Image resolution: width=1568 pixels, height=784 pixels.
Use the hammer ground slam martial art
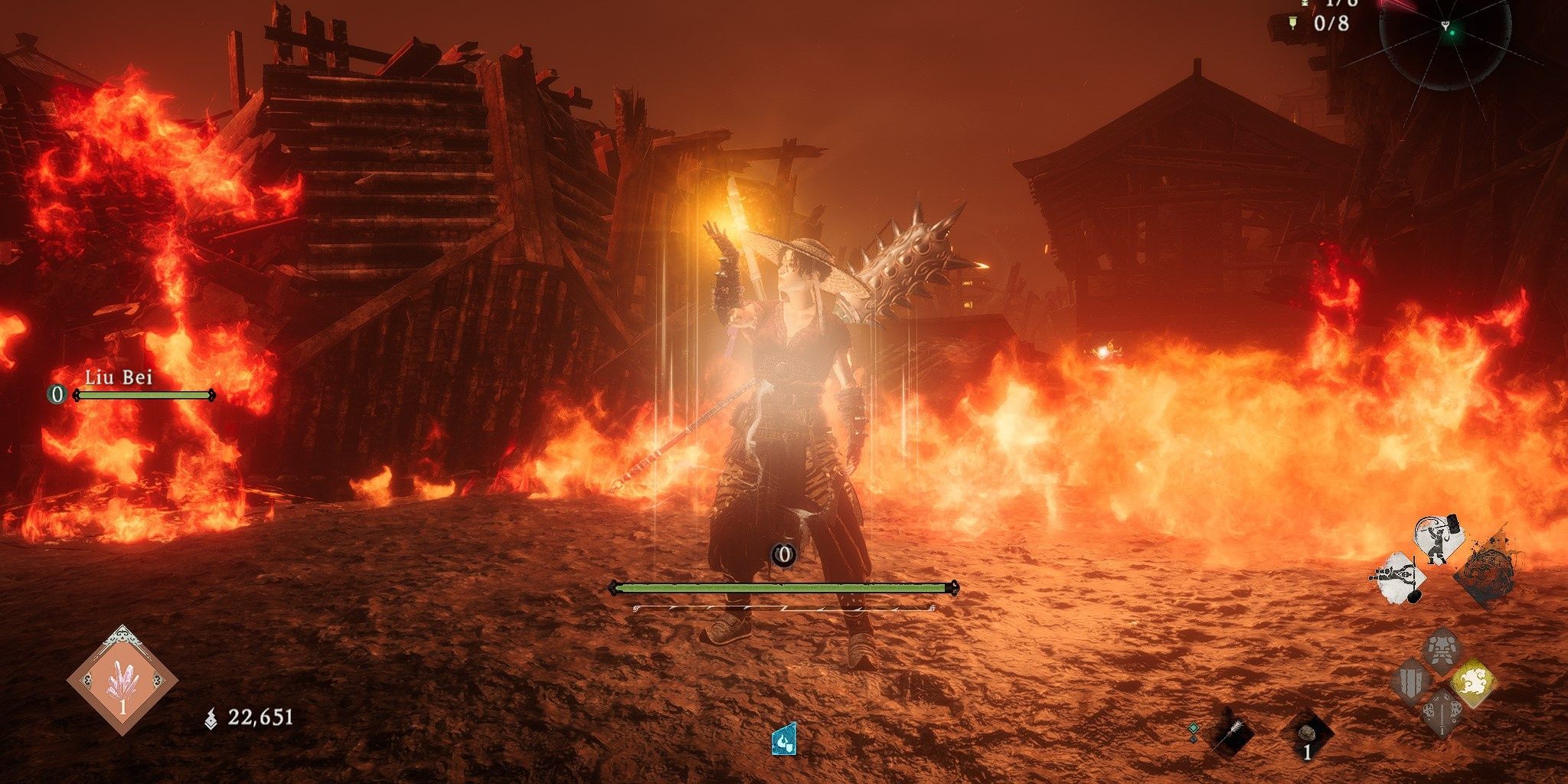click(x=1398, y=579)
